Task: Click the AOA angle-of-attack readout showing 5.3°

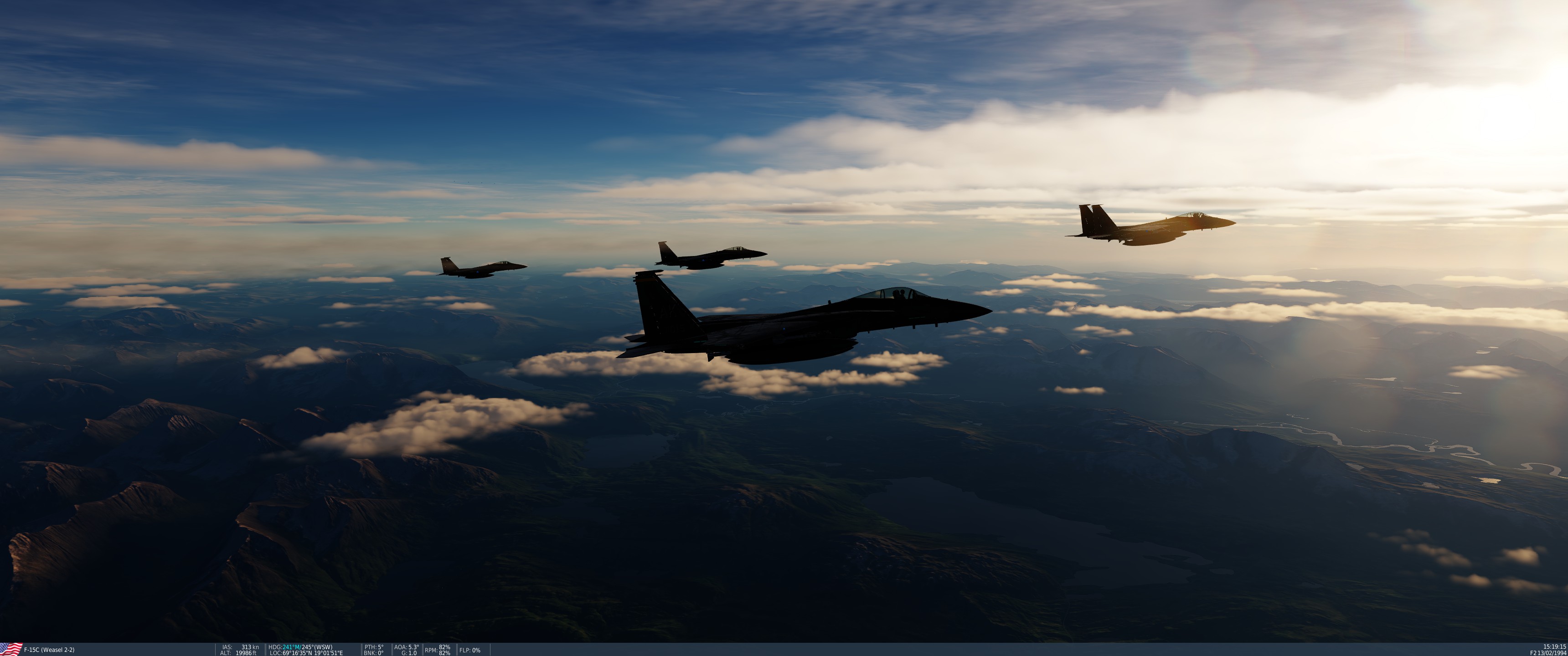Action: click(x=407, y=647)
